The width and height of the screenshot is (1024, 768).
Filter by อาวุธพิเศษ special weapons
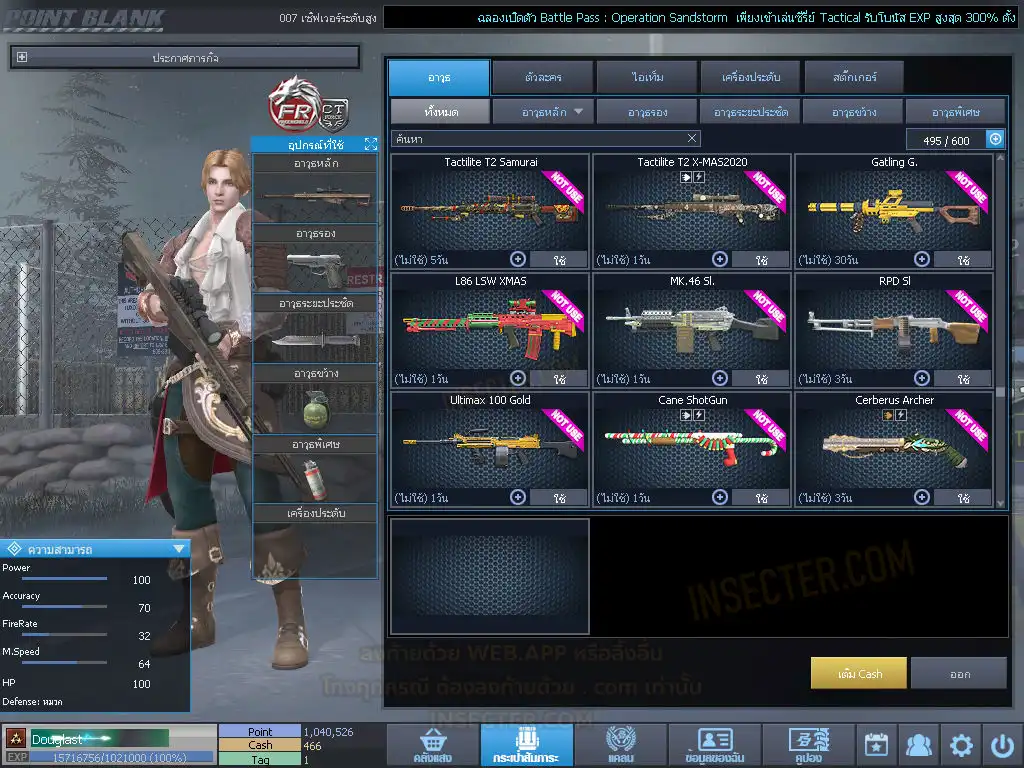[x=955, y=112]
